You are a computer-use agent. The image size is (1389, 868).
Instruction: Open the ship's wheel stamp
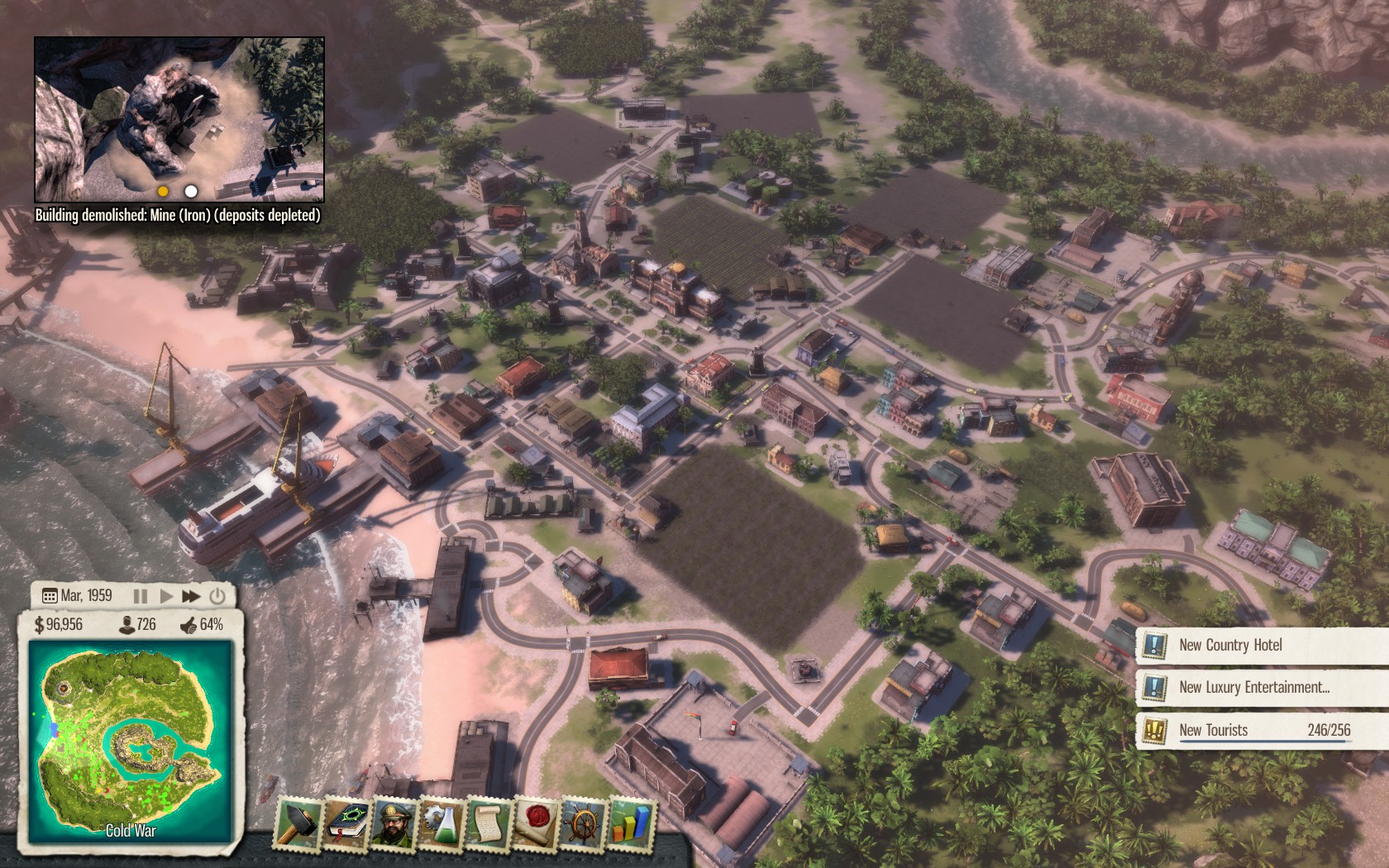(583, 823)
